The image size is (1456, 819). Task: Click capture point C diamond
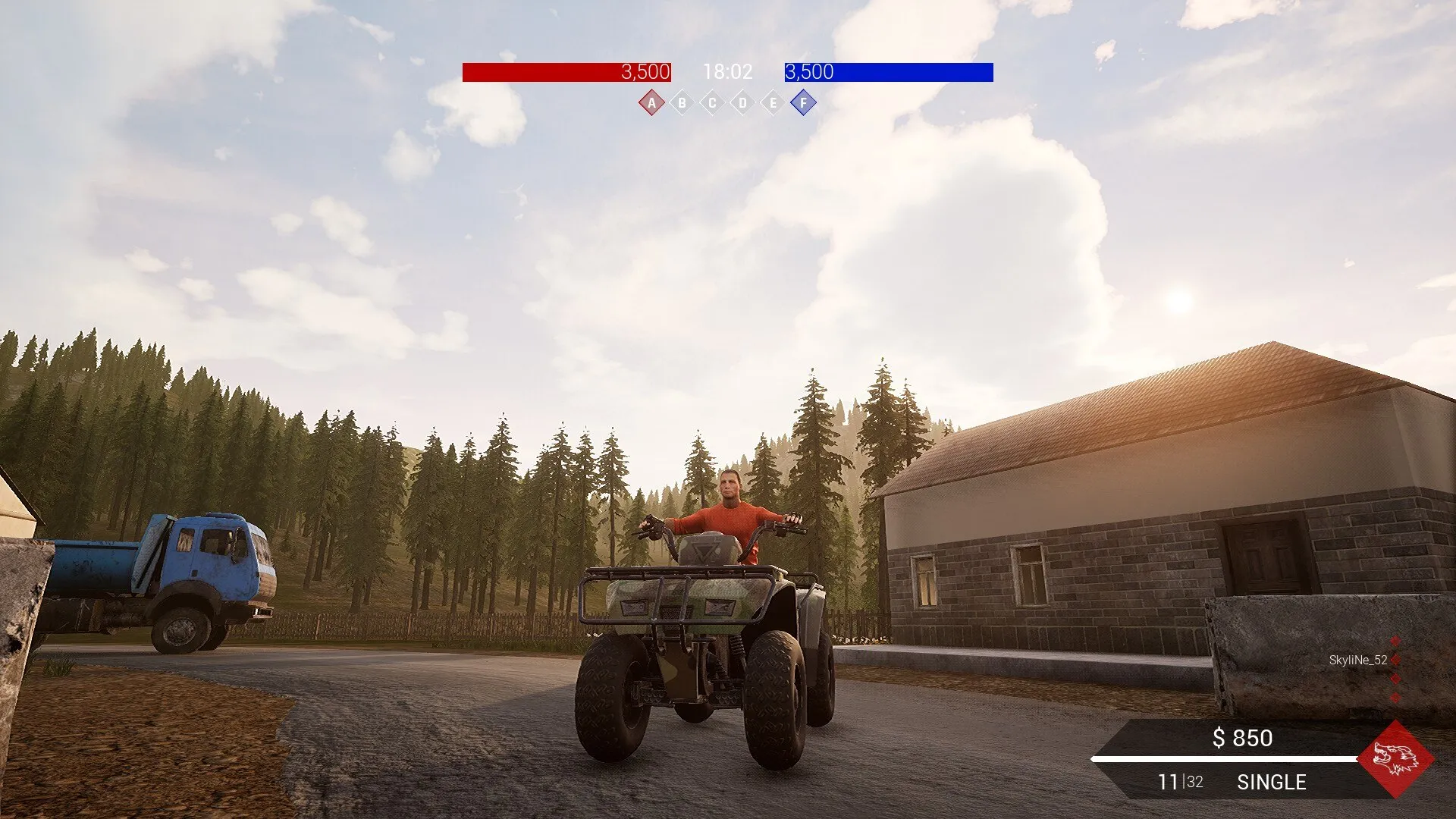712,103
